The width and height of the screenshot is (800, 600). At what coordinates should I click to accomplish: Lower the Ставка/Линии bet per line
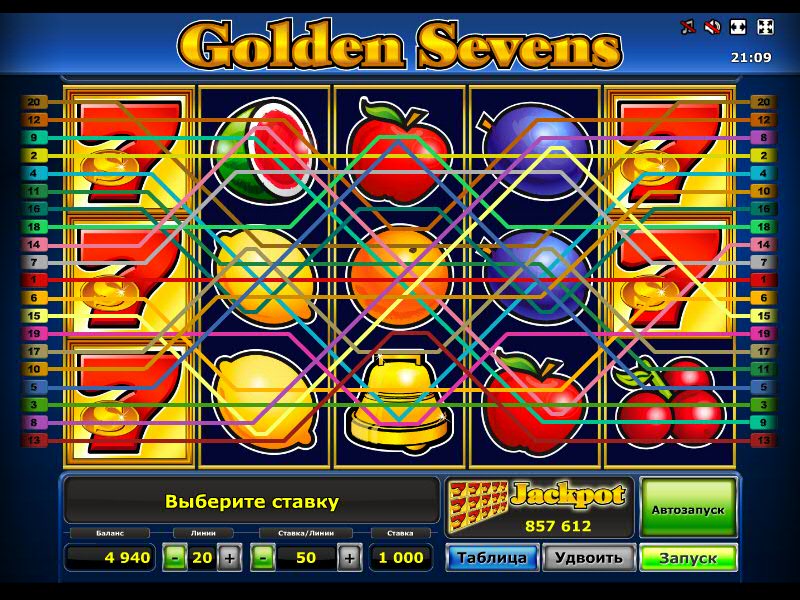[263, 558]
